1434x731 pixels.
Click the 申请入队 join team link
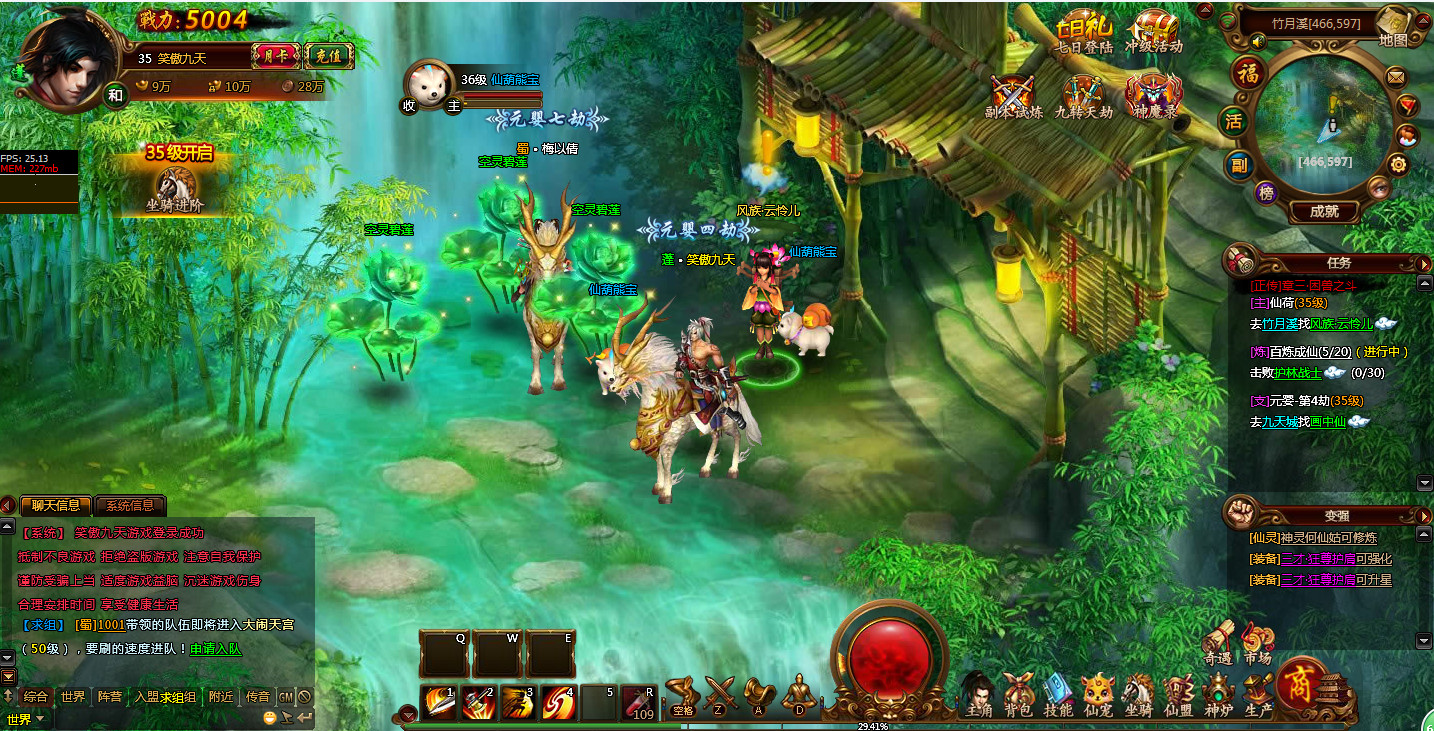point(216,648)
